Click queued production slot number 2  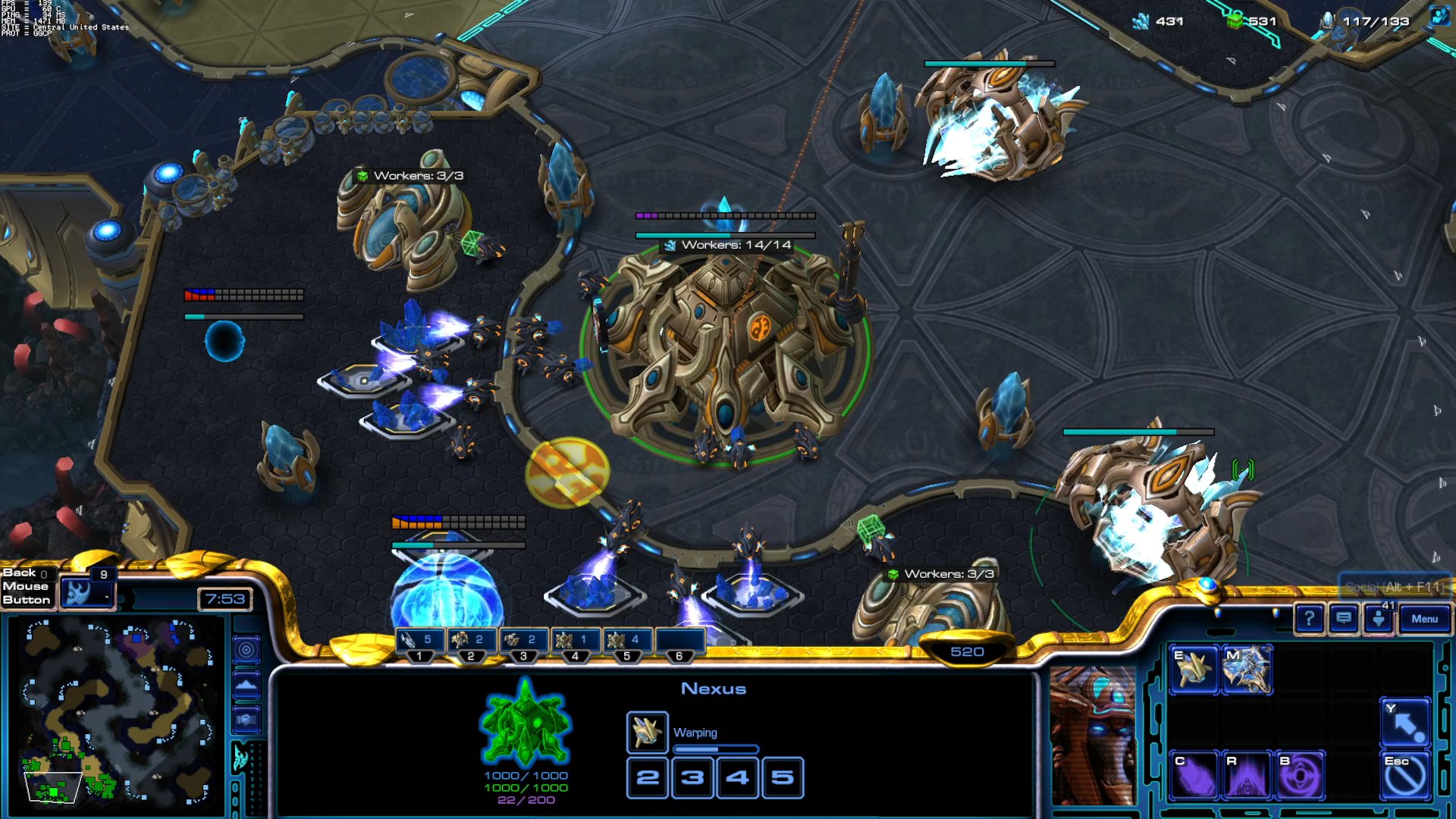pos(647,777)
